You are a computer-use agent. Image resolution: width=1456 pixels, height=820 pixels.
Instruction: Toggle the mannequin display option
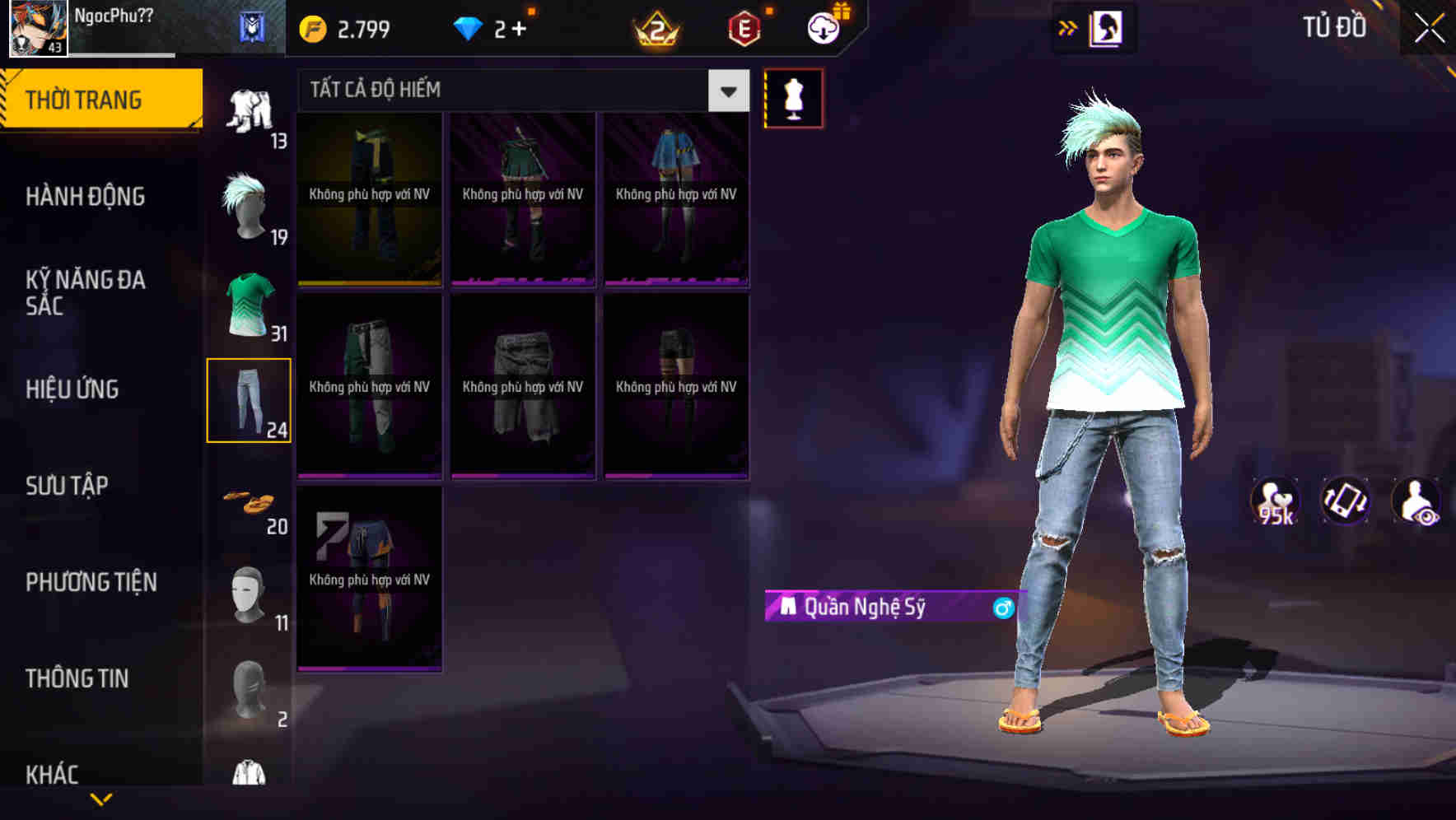793,97
